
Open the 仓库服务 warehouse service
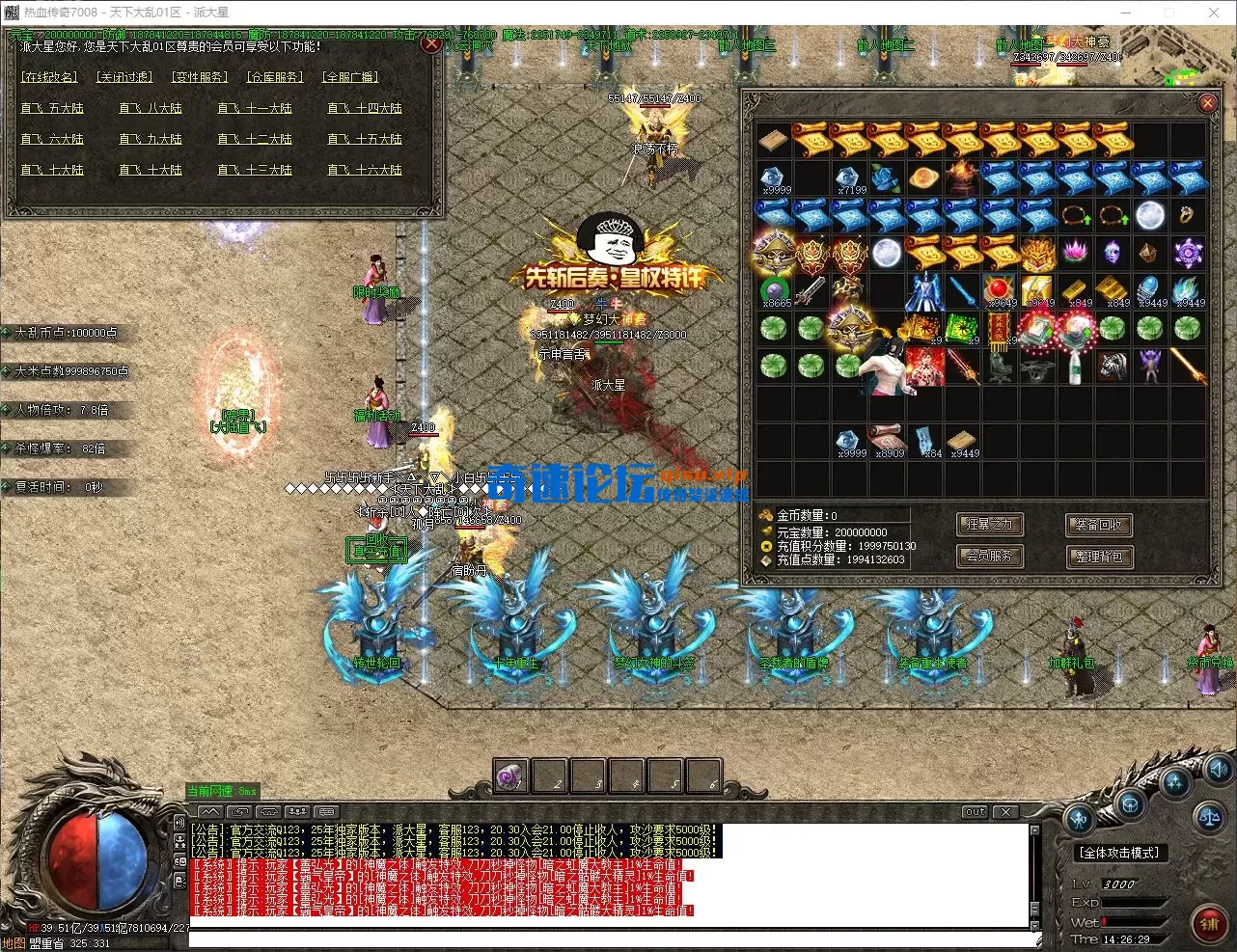pyautogui.click(x=275, y=77)
